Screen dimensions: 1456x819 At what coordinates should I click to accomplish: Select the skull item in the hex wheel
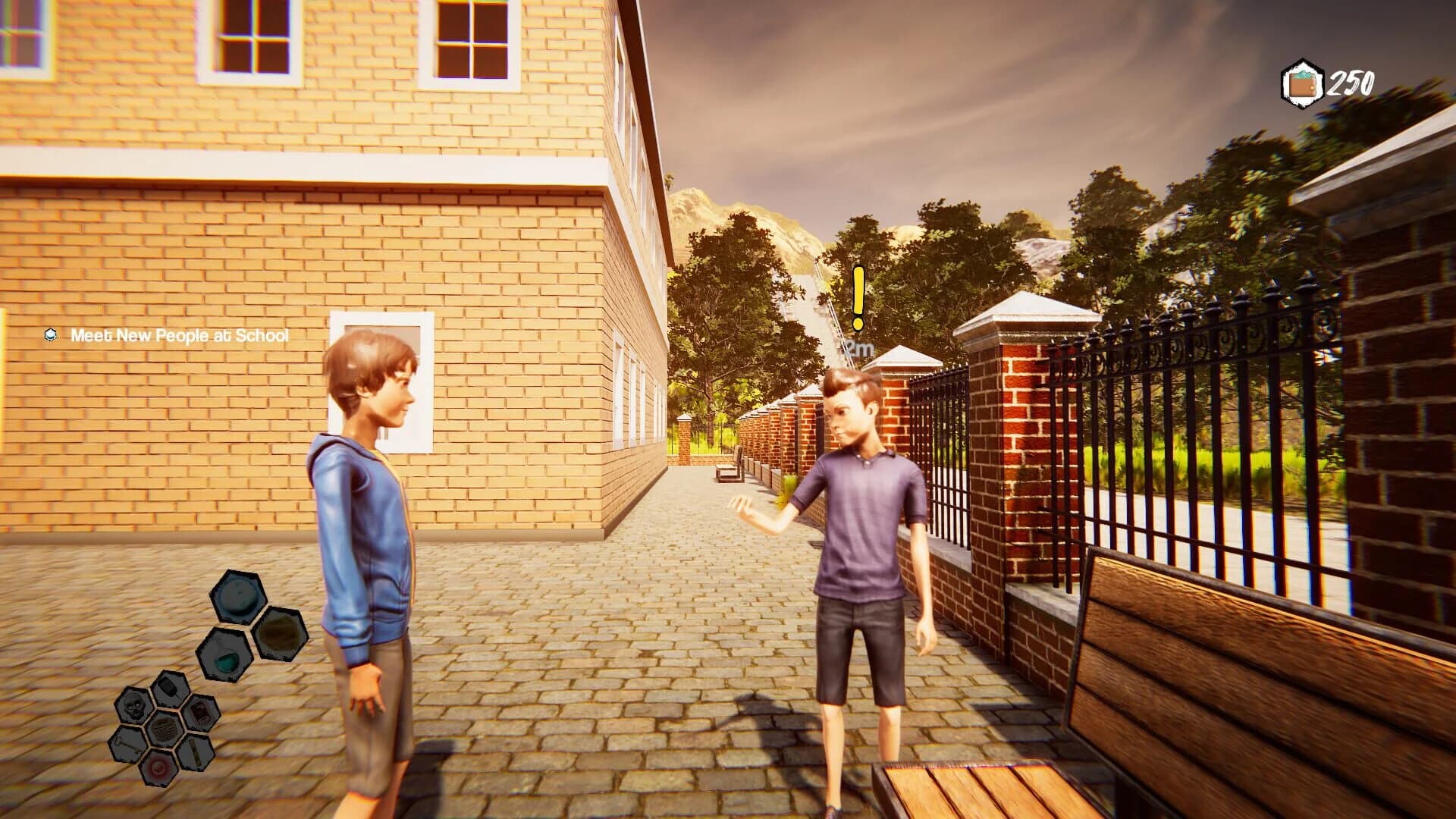pyautogui.click(x=133, y=704)
